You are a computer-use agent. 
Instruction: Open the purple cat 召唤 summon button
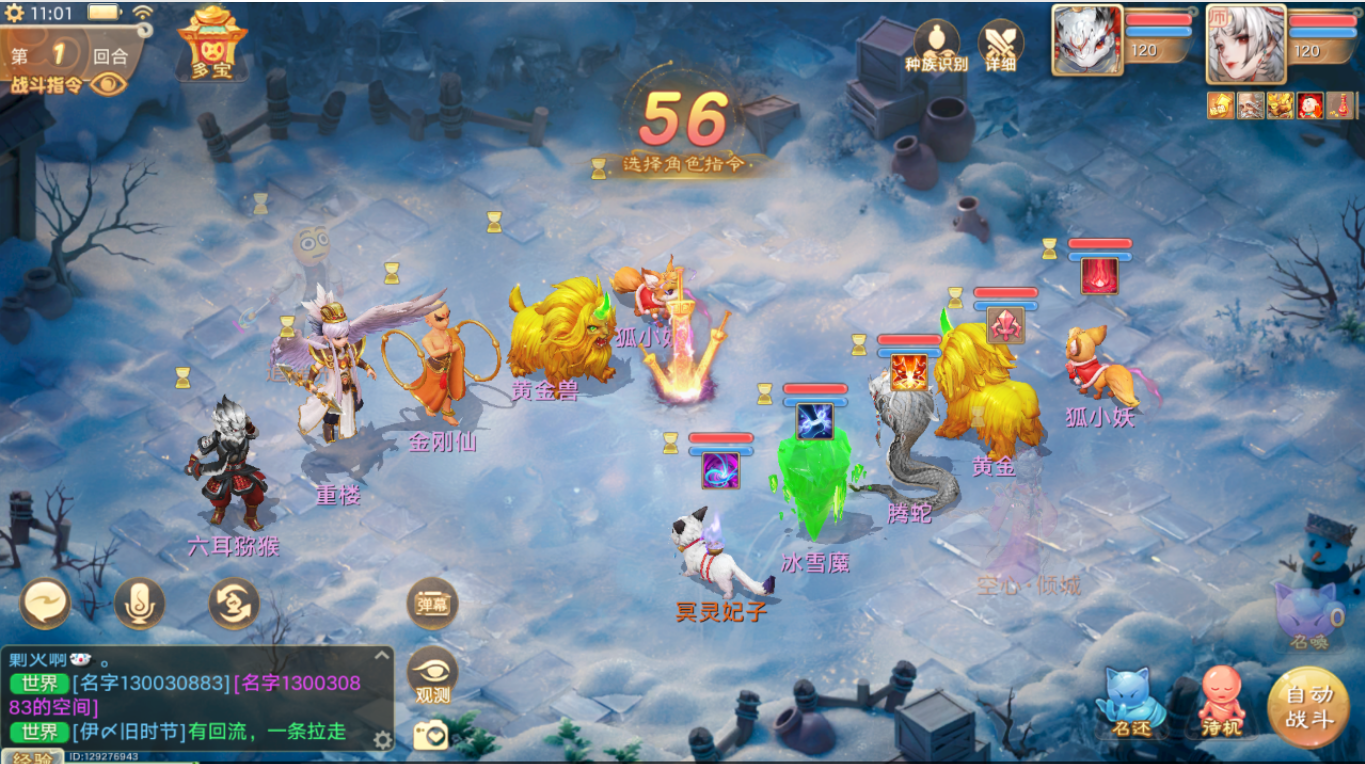tap(1306, 615)
